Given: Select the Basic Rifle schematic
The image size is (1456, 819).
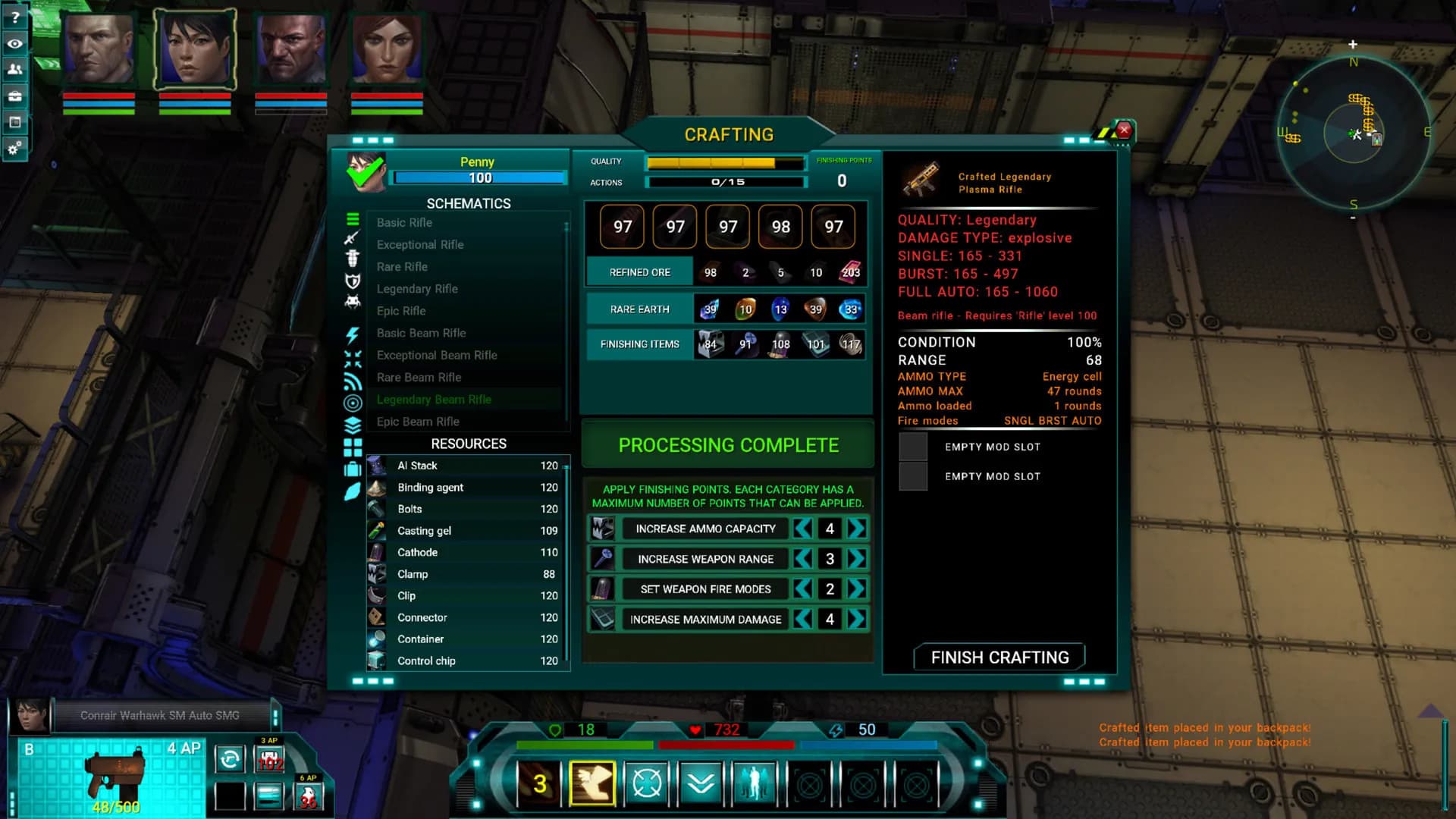Looking at the screenshot, I should click(404, 223).
